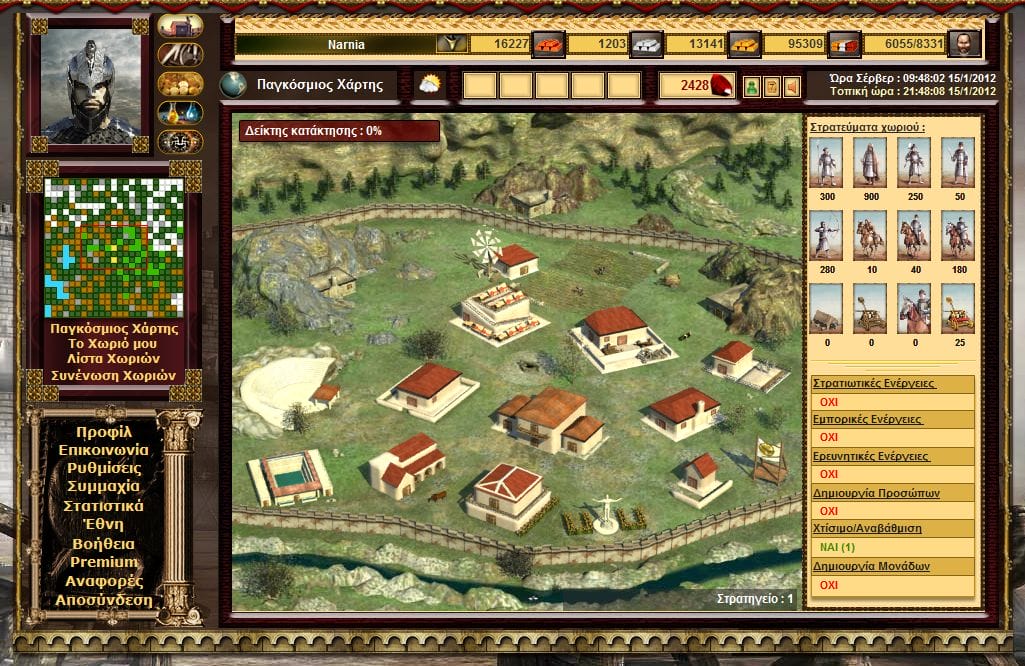Click the weather sun-and-cloud icon

tap(430, 85)
